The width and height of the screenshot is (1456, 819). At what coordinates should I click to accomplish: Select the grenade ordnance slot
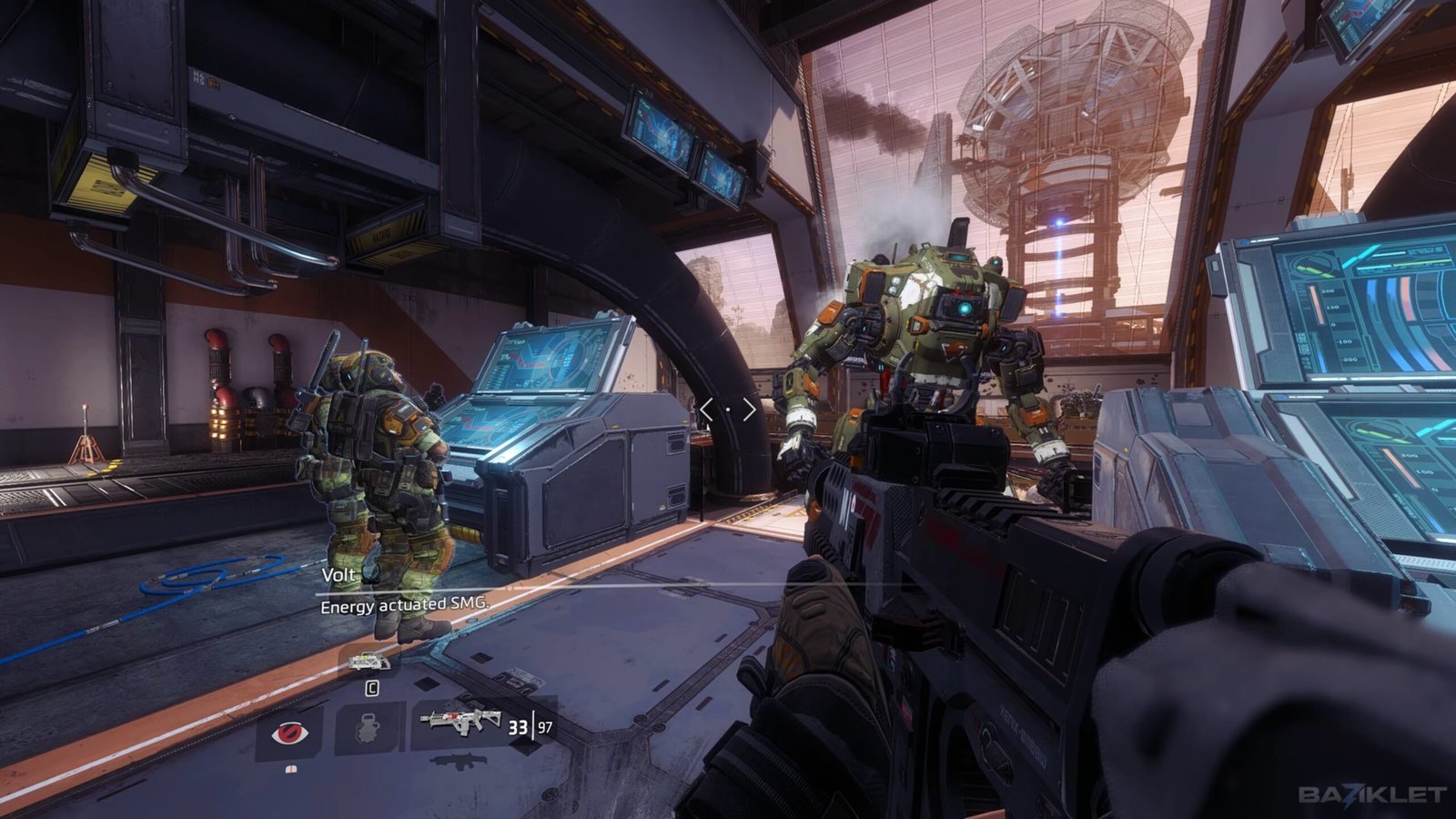point(368,729)
